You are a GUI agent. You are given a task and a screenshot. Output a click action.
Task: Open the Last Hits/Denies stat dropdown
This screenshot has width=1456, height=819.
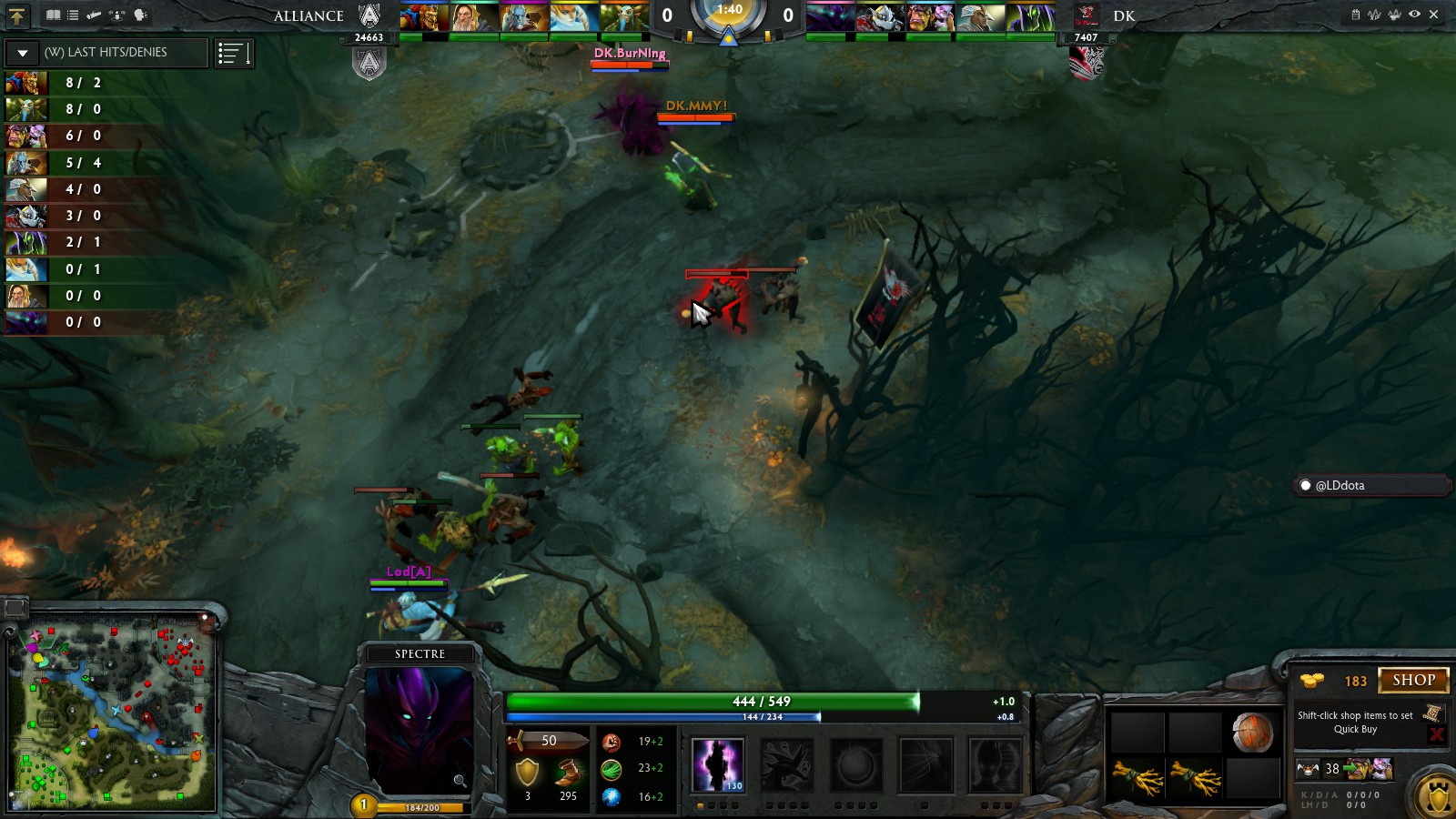pyautogui.click(x=23, y=53)
